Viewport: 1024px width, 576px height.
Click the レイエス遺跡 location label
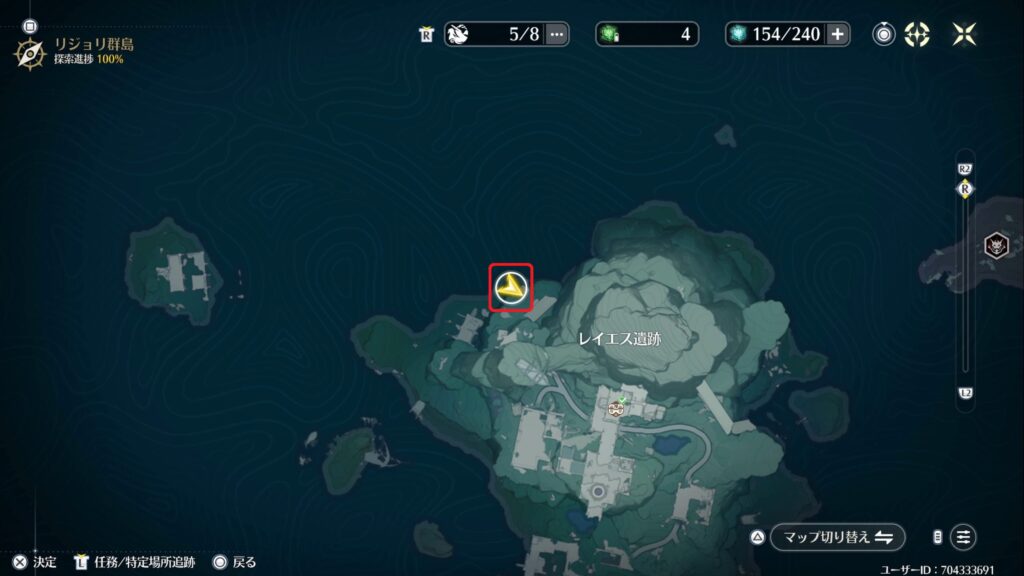point(620,339)
